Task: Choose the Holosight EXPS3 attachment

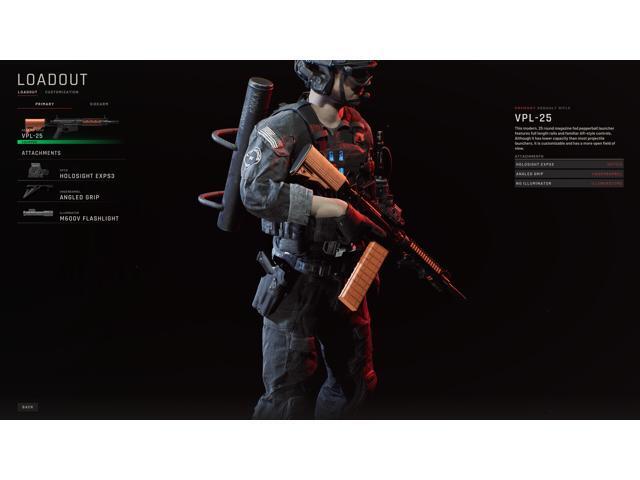Action: [70, 172]
